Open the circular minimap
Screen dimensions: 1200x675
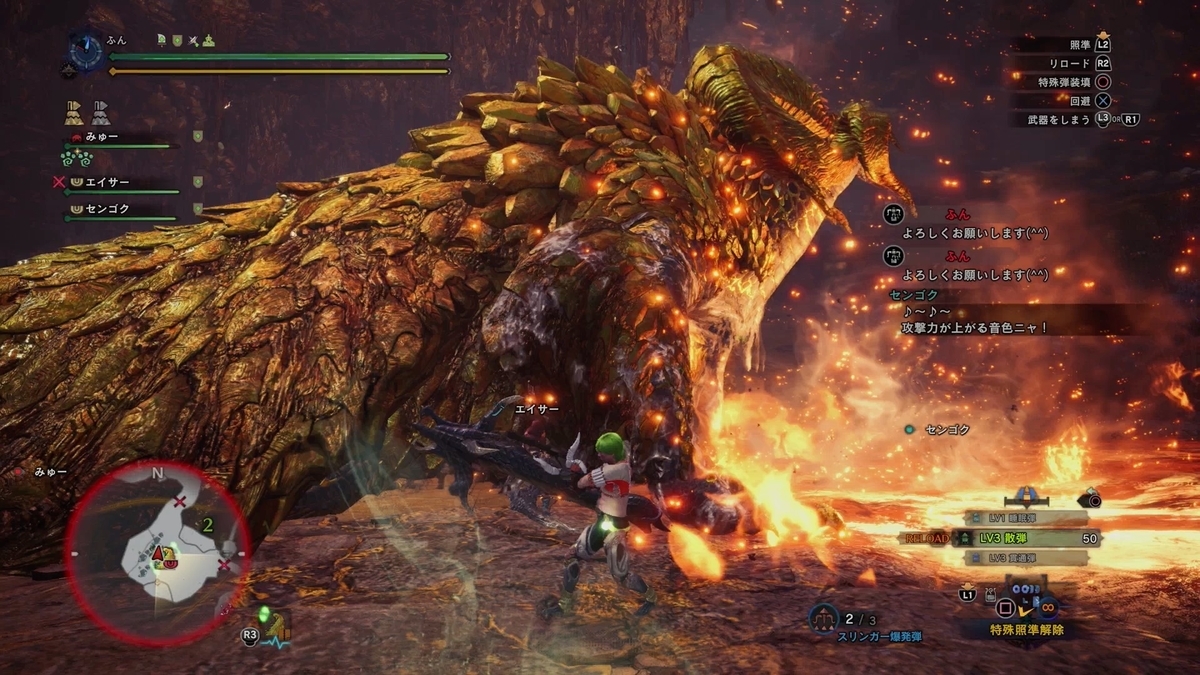tap(158, 539)
